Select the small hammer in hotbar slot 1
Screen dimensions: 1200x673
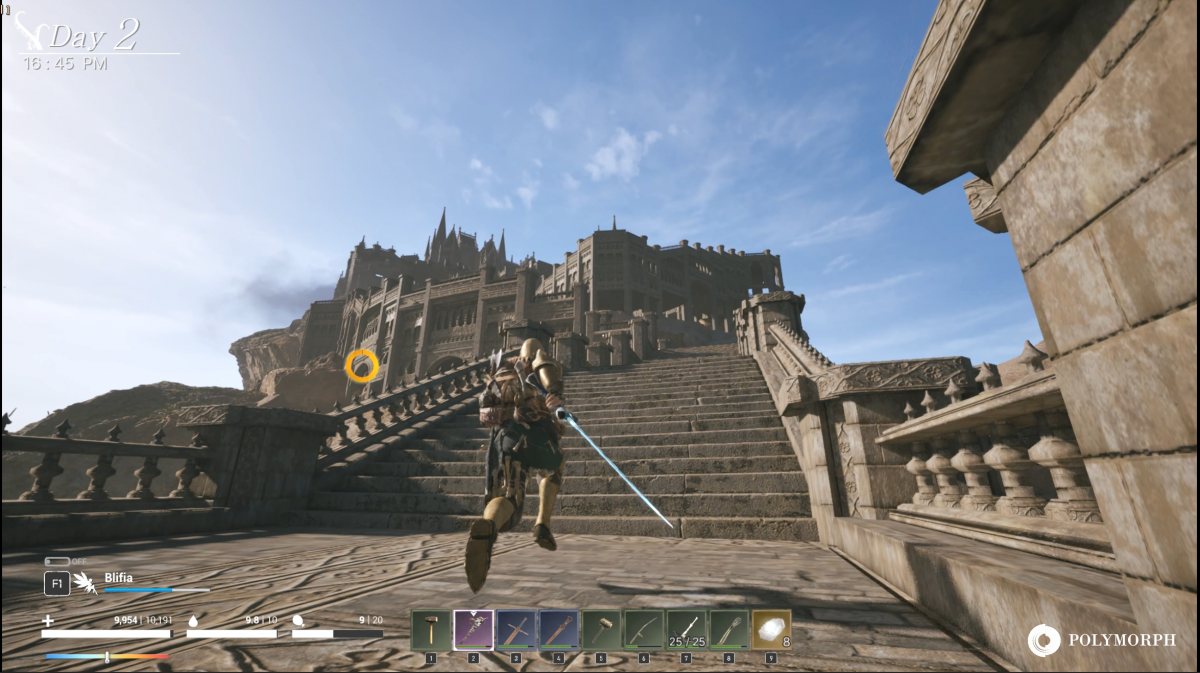[x=430, y=630]
